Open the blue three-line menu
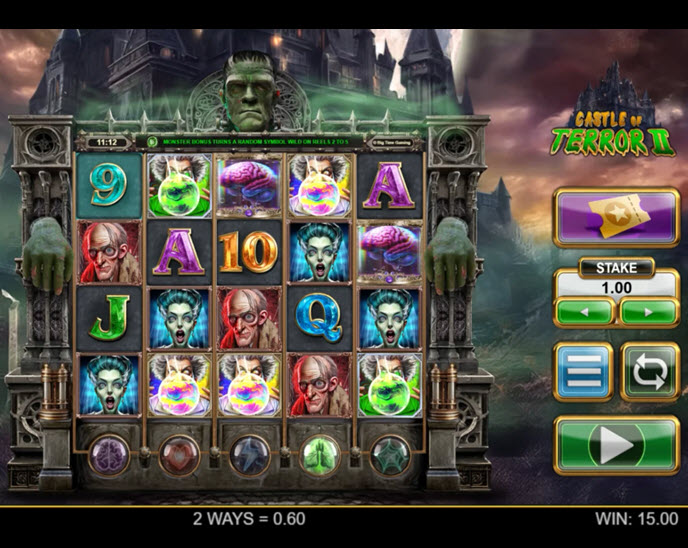Image resolution: width=688 pixels, height=548 pixels. (x=583, y=372)
